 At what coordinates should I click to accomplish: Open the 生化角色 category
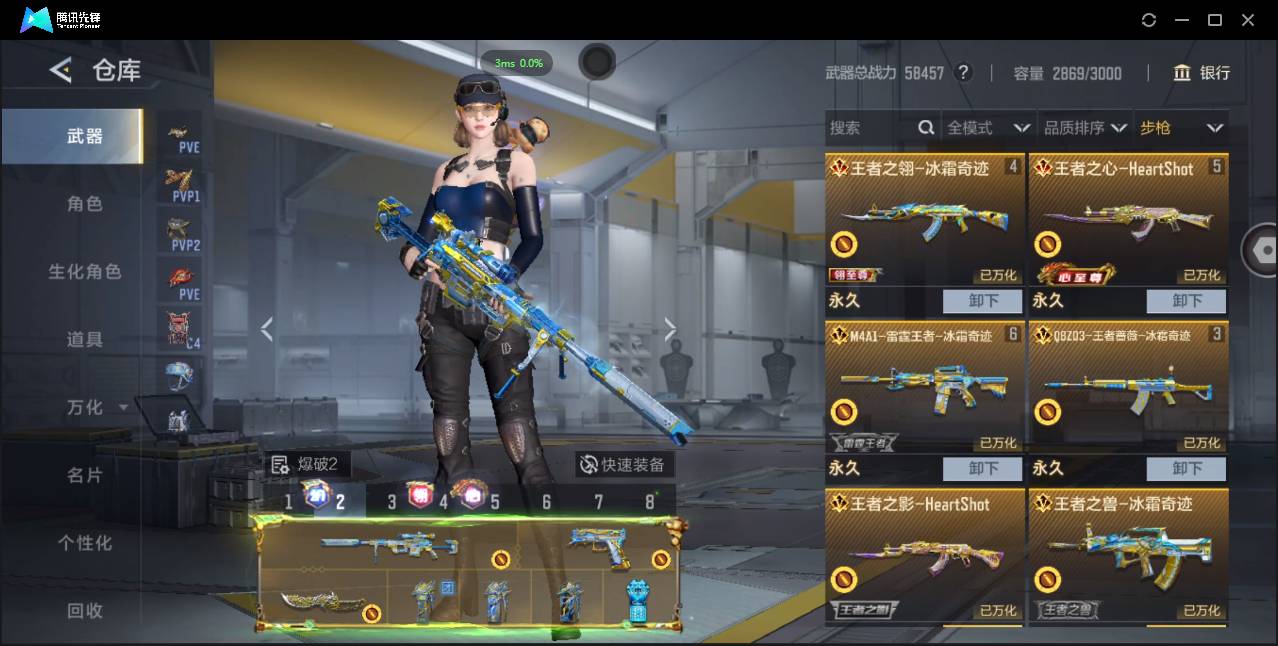[85, 272]
